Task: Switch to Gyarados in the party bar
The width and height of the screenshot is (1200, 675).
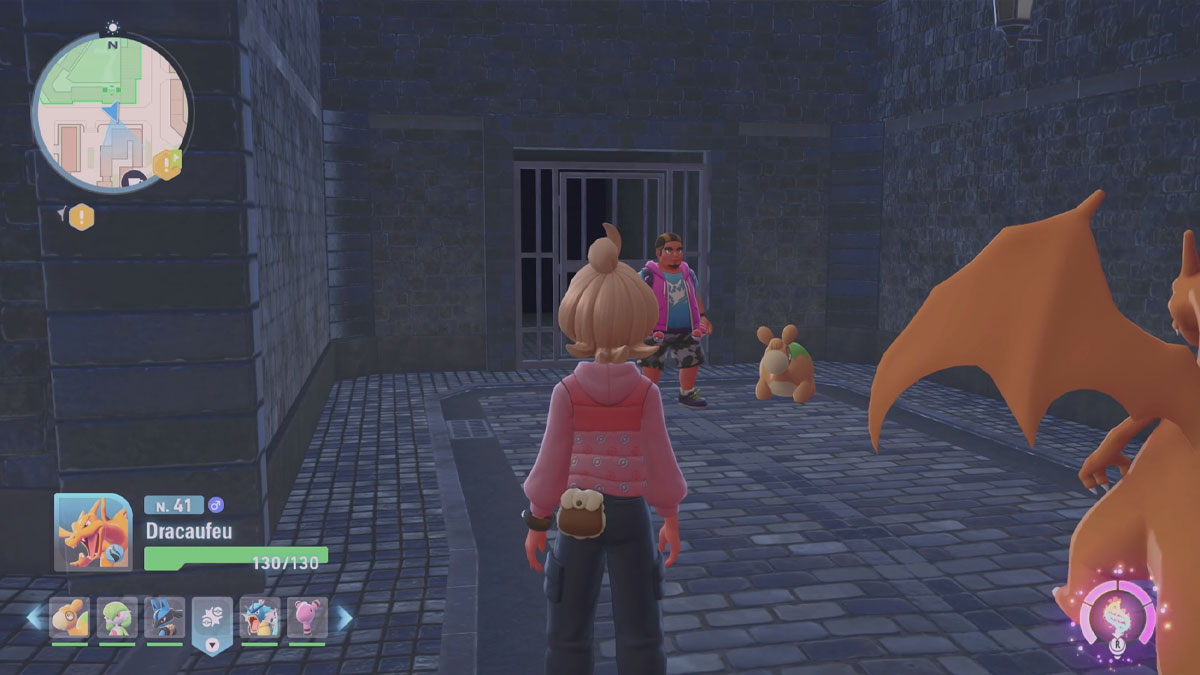Action: (x=260, y=617)
